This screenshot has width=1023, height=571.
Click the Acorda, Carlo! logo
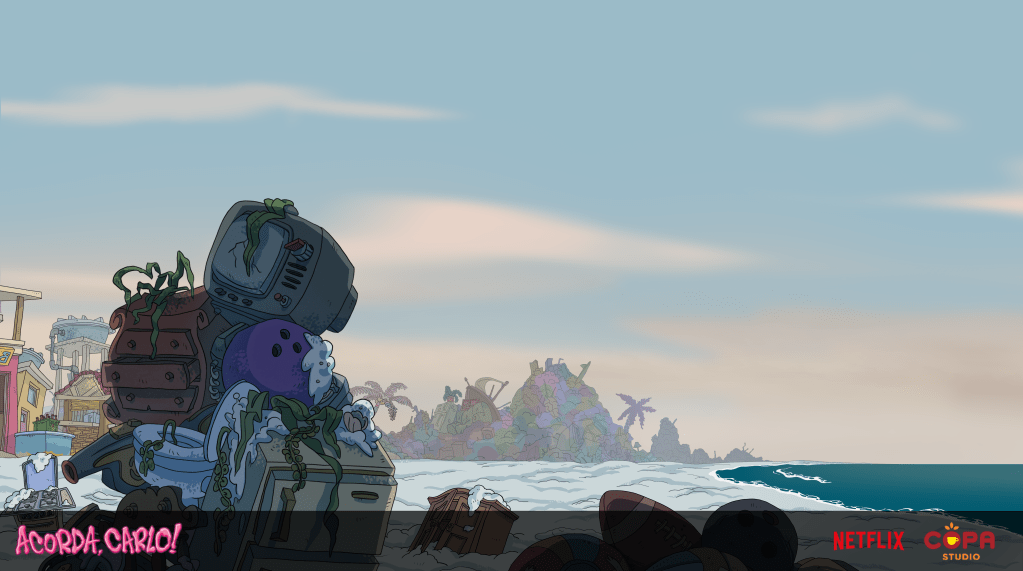coord(97,540)
